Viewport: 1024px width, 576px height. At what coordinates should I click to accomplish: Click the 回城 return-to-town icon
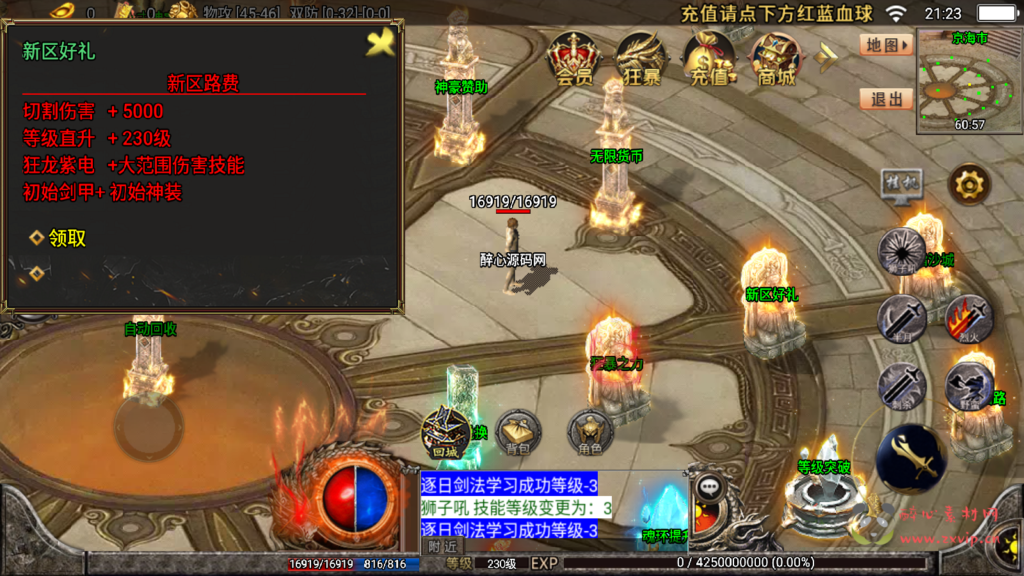point(445,432)
